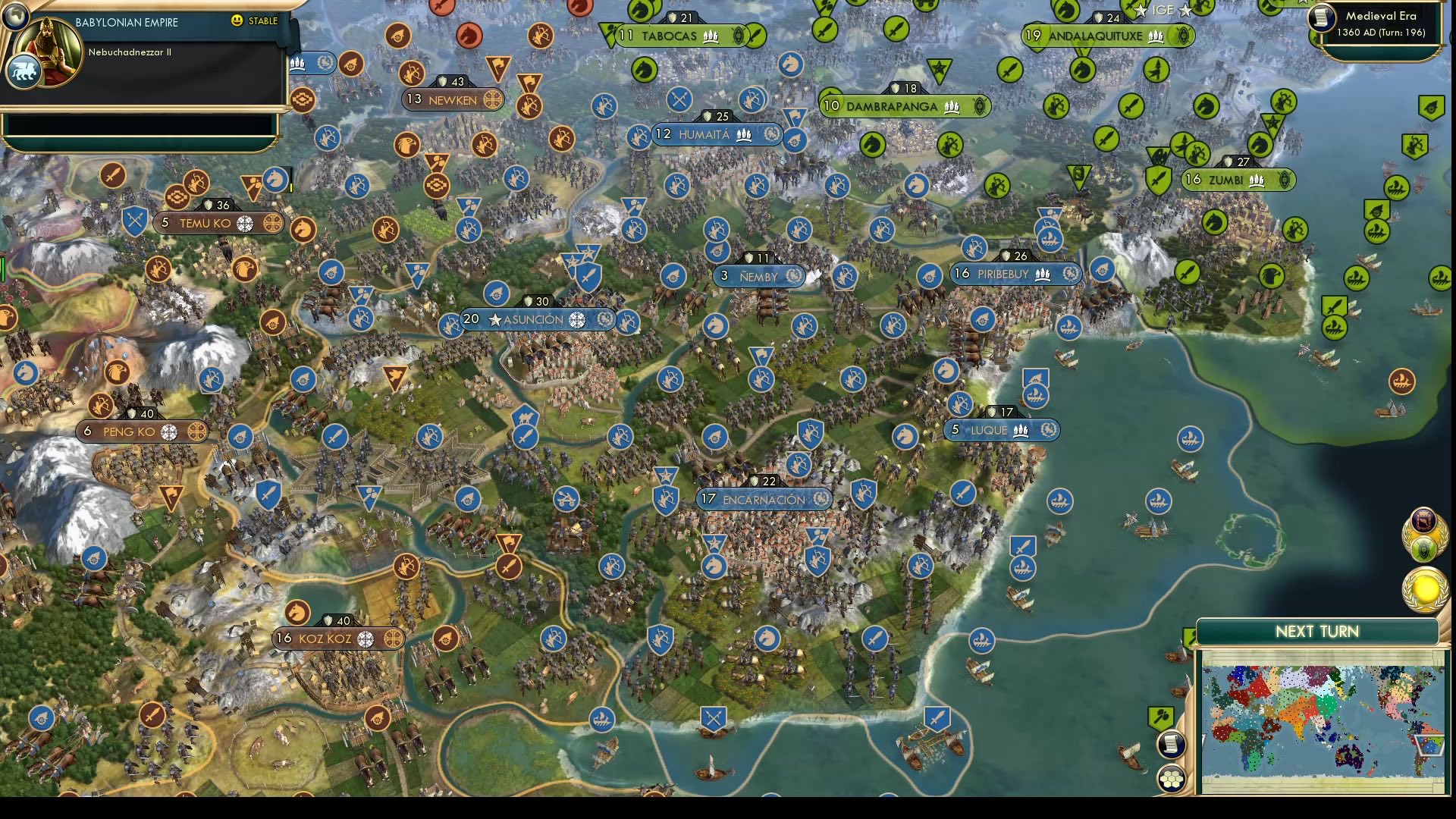Toggle strategic view using the hex grid icon
Screen dimensions: 1456x819
[1170, 778]
